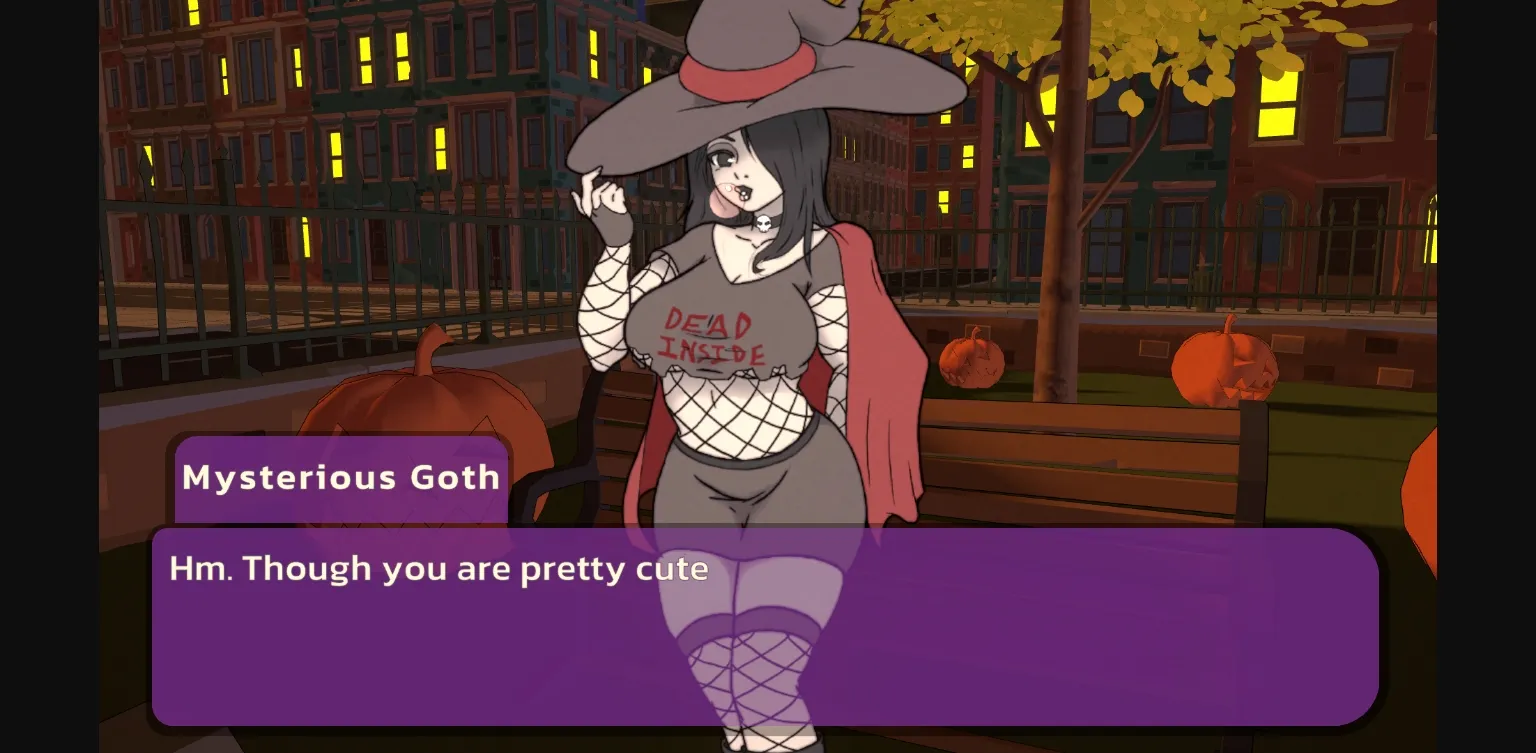This screenshot has height=753, width=1536.
Task: Select the Mysterious Goth name plate
Action: tap(341, 477)
